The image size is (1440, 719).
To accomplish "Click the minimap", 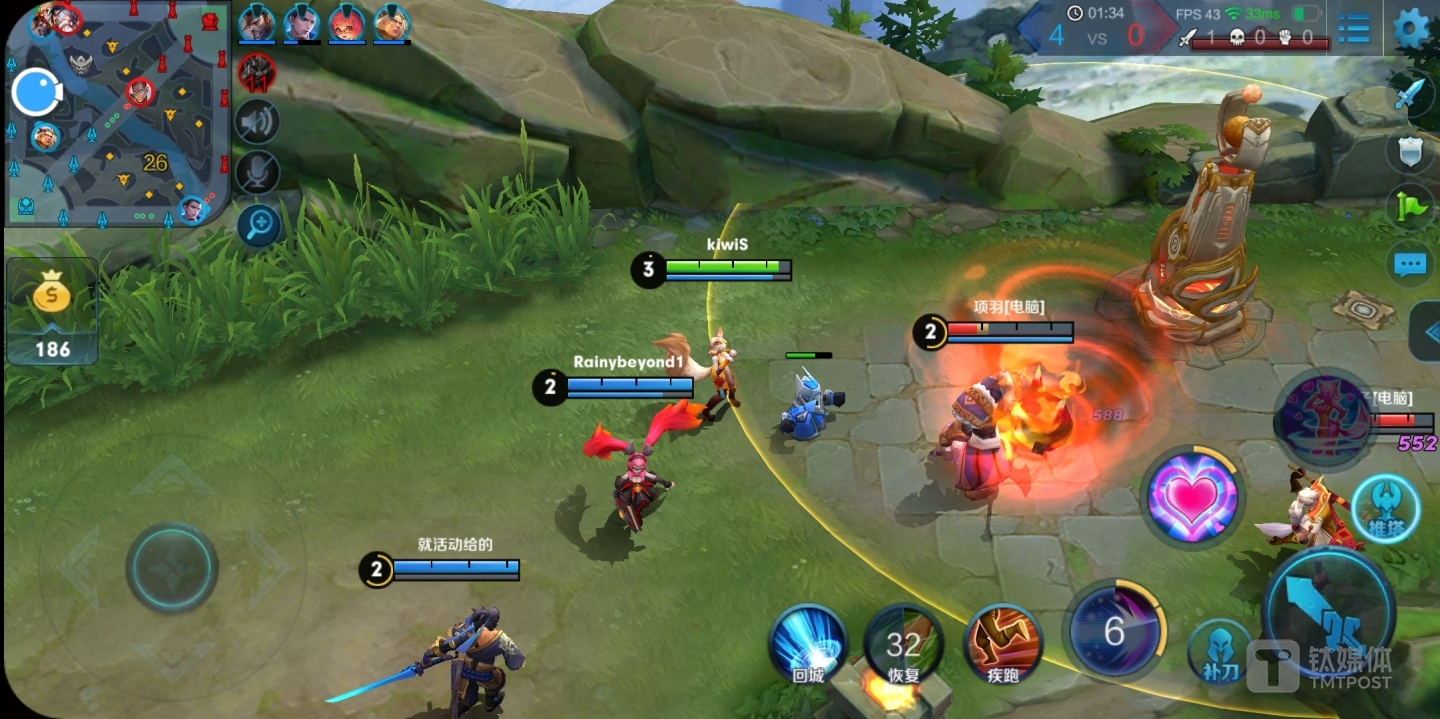I will pyautogui.click(x=118, y=115).
